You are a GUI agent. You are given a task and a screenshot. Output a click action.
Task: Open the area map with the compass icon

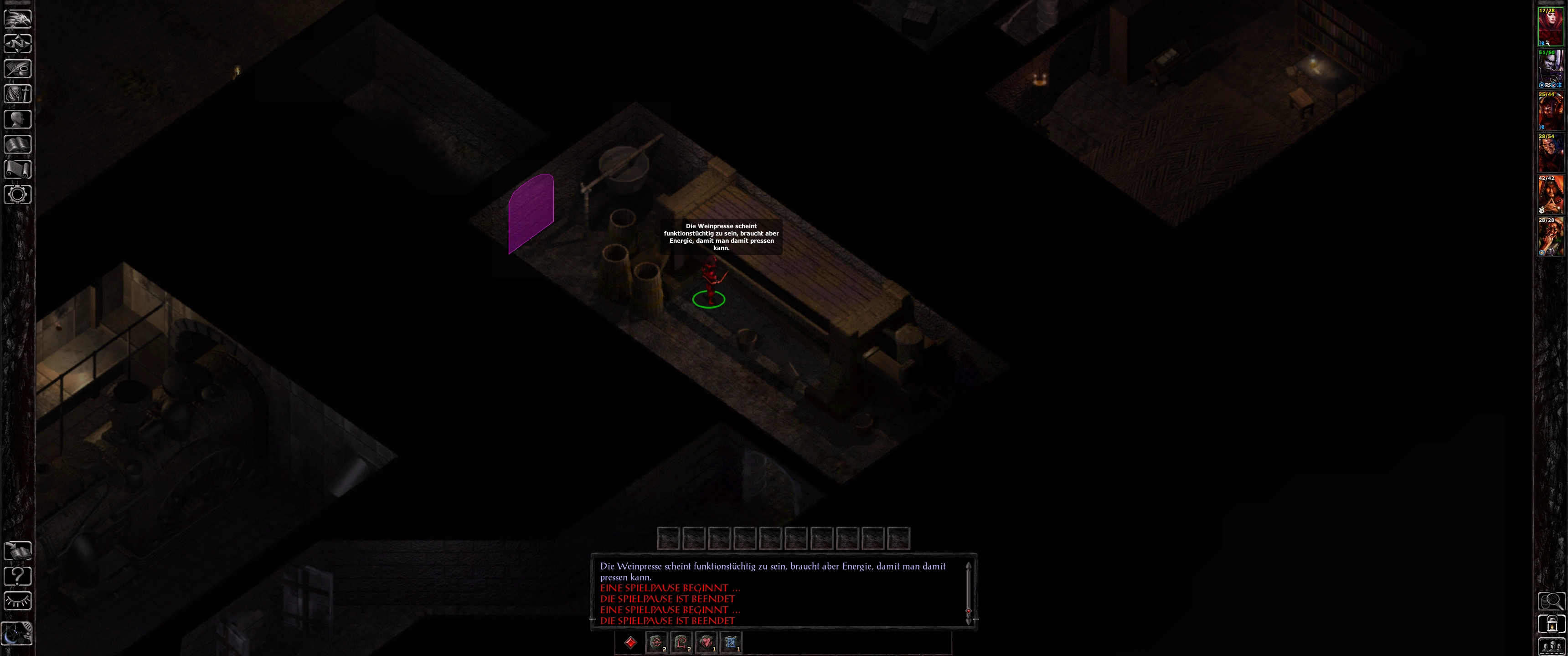coord(18,44)
